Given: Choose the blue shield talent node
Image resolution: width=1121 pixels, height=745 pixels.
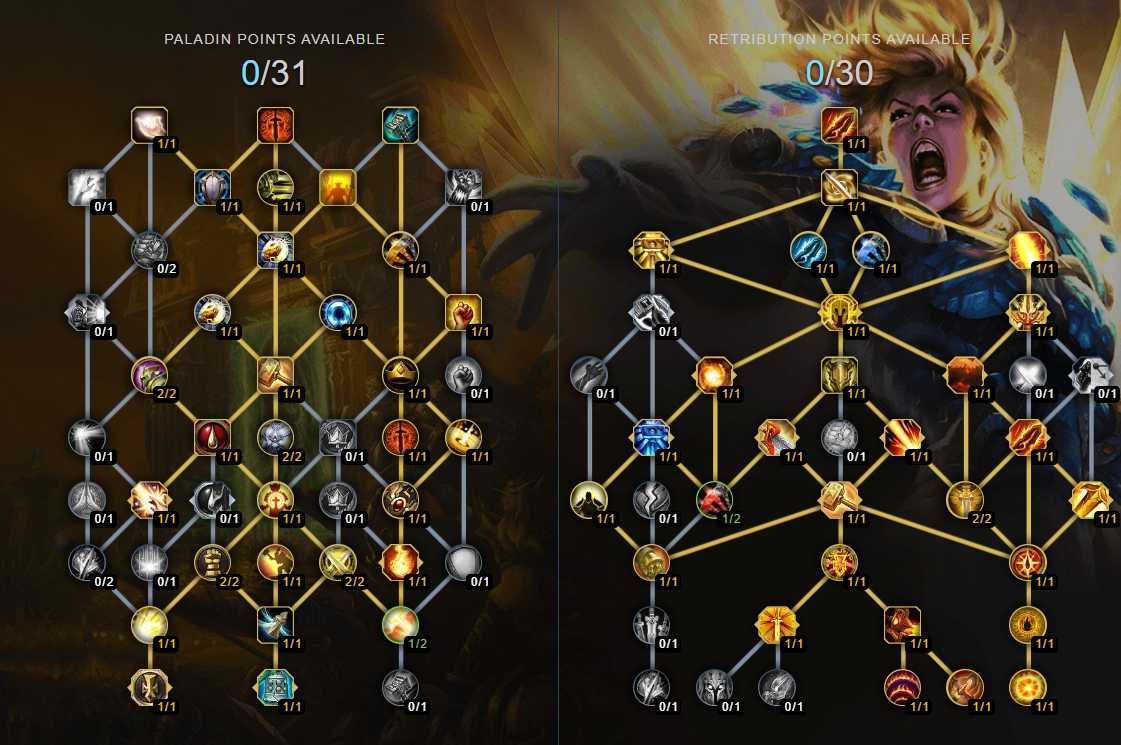Looking at the screenshot, I should pyautogui.click(x=212, y=186).
